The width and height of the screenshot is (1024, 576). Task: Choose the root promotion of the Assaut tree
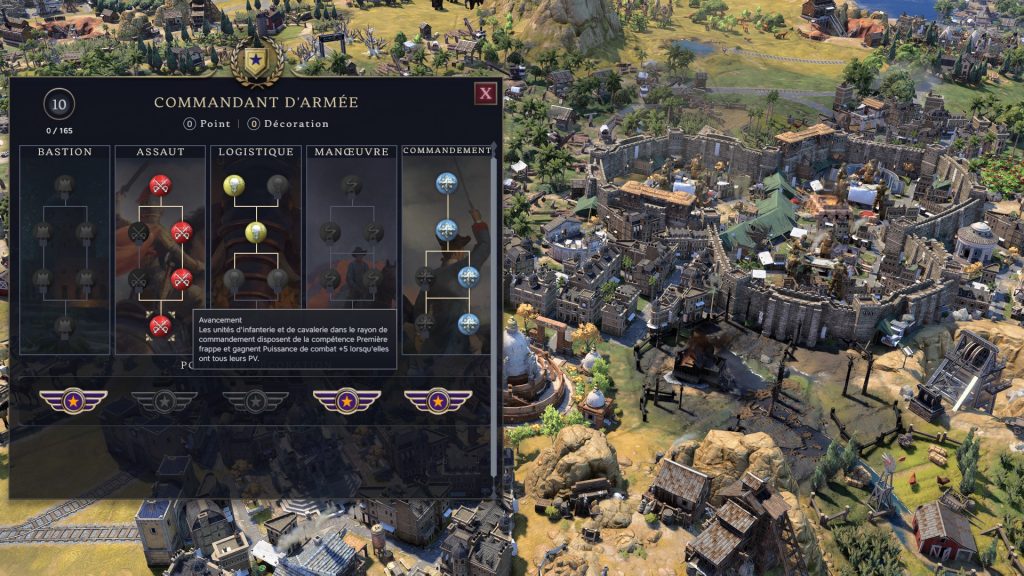[x=159, y=185]
